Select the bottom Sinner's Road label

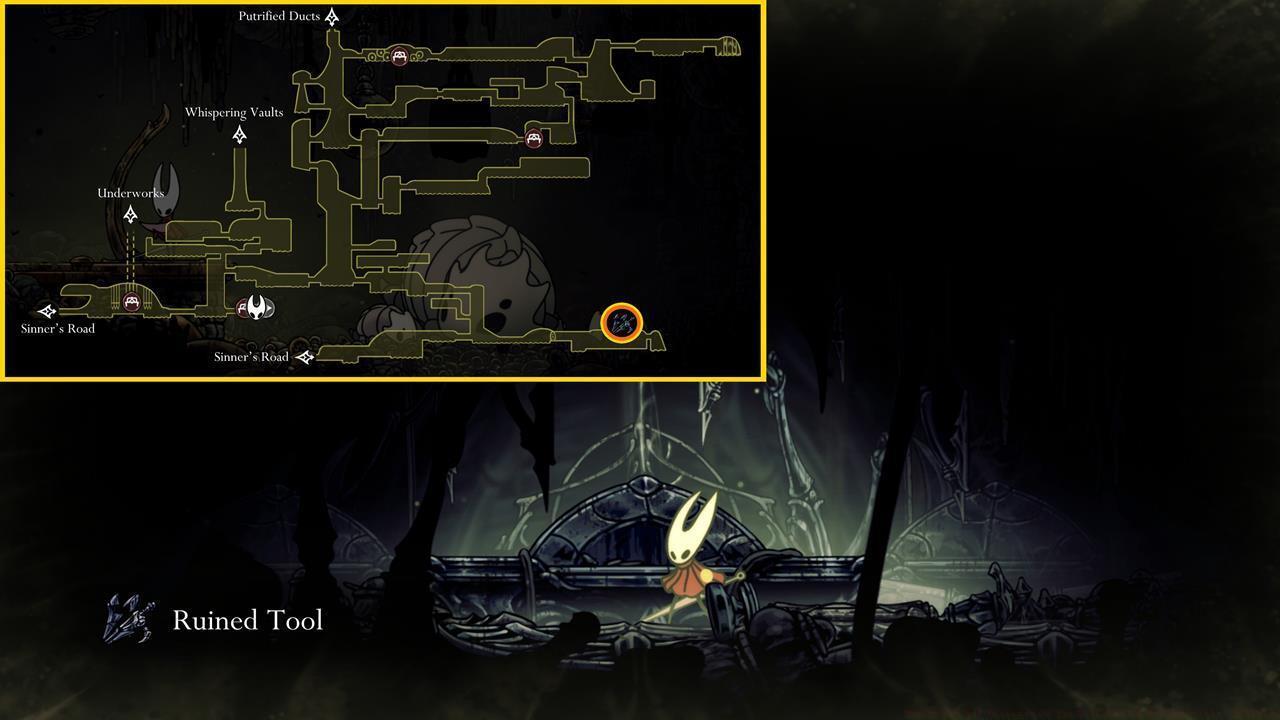point(252,357)
